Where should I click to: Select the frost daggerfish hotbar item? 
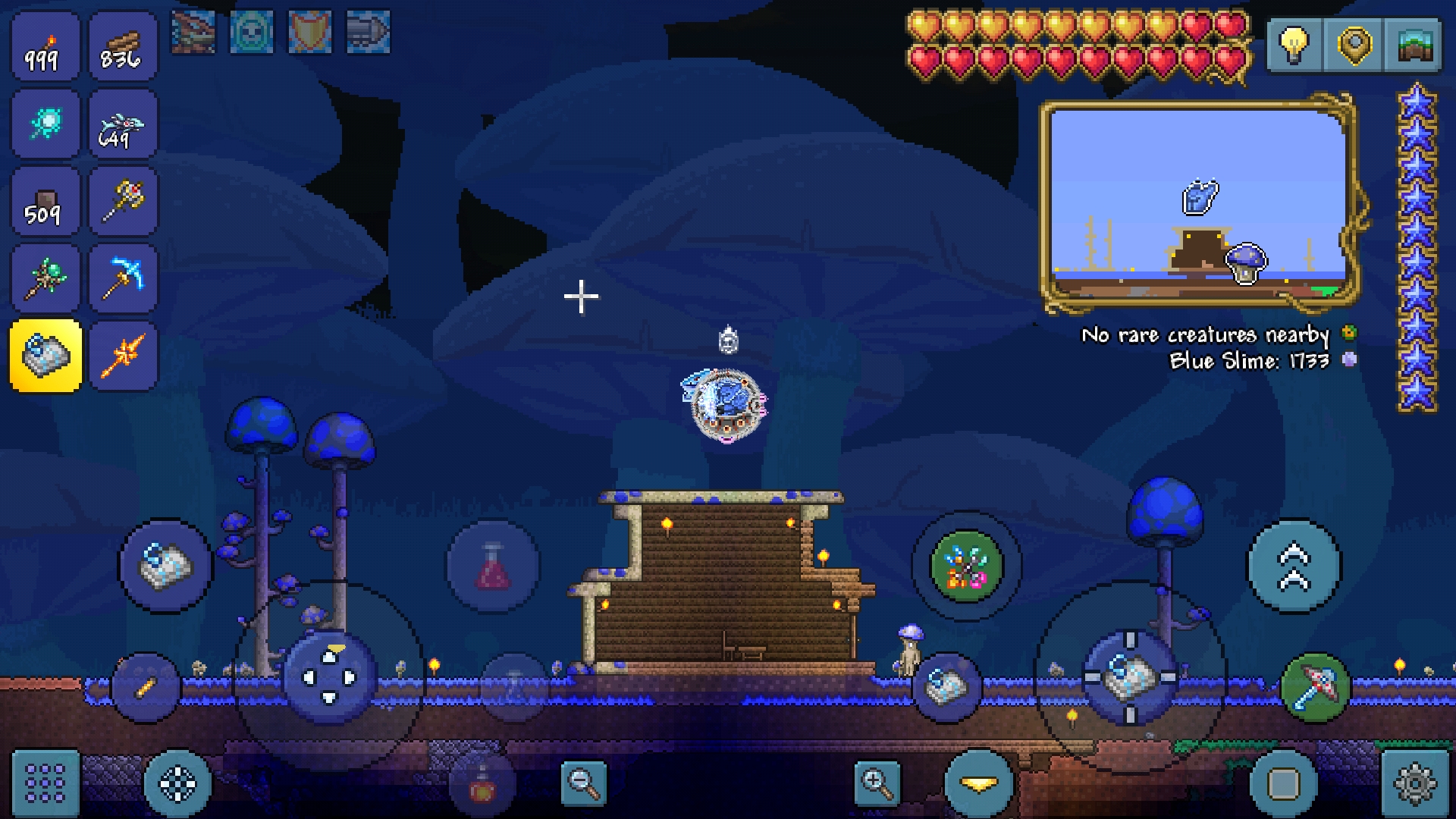point(121,124)
